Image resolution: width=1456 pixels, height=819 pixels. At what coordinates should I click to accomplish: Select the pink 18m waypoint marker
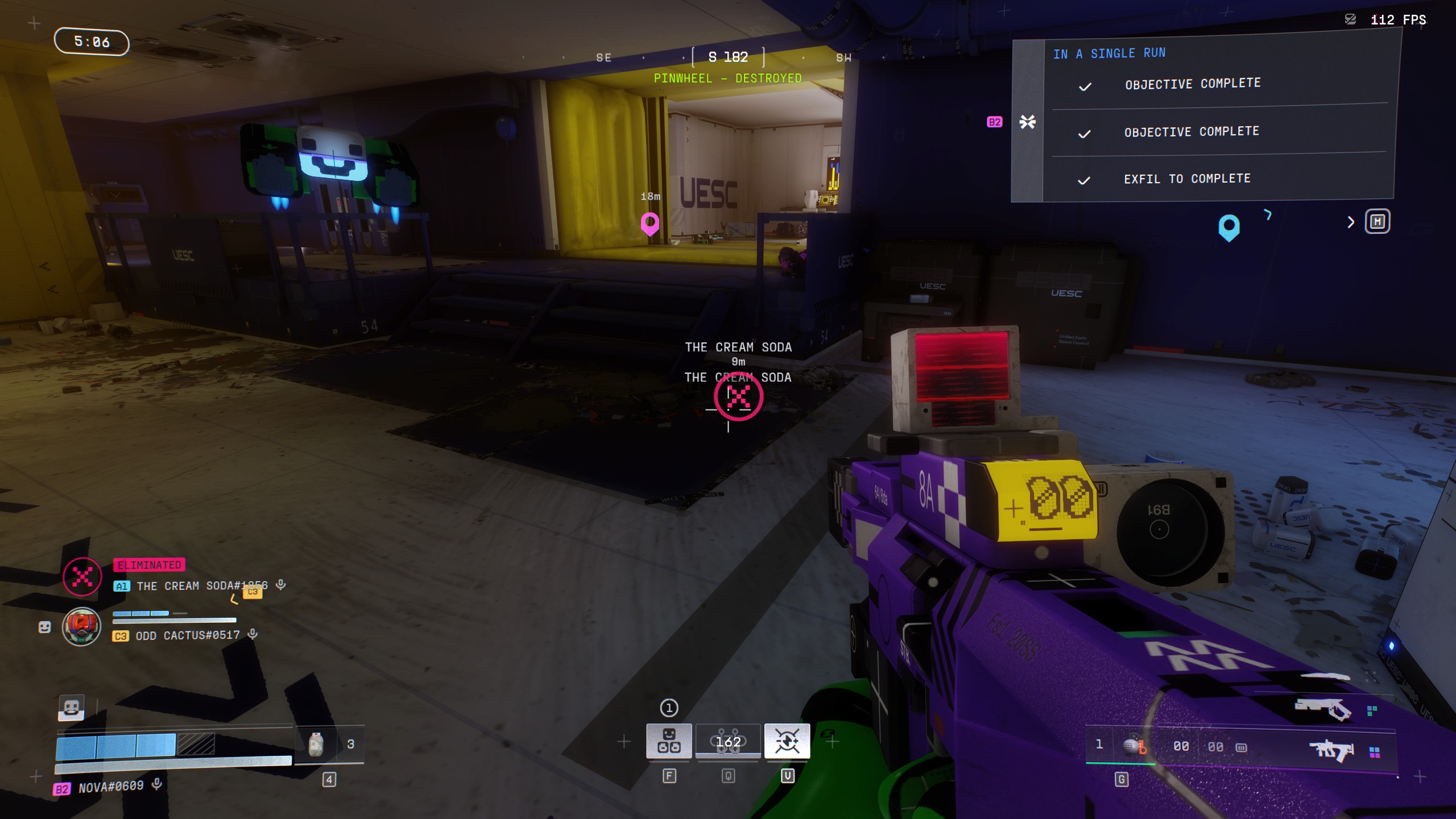click(x=650, y=223)
